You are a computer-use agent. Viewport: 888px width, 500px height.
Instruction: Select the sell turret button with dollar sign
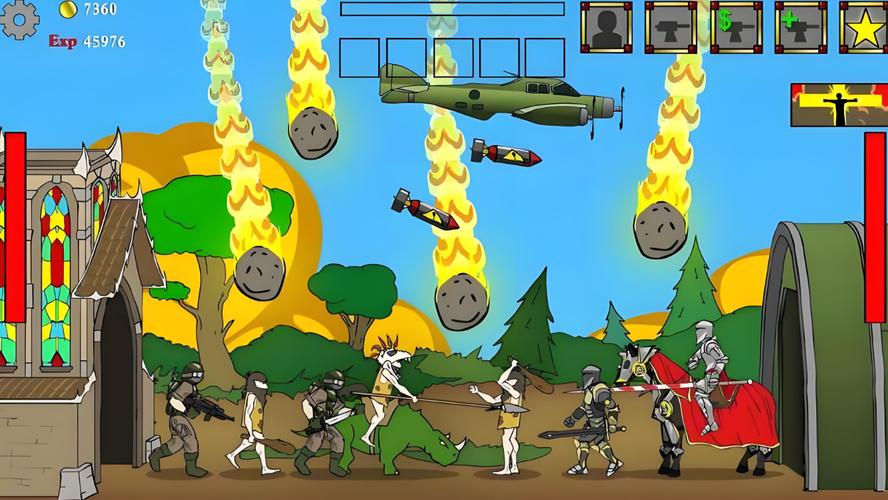point(736,27)
